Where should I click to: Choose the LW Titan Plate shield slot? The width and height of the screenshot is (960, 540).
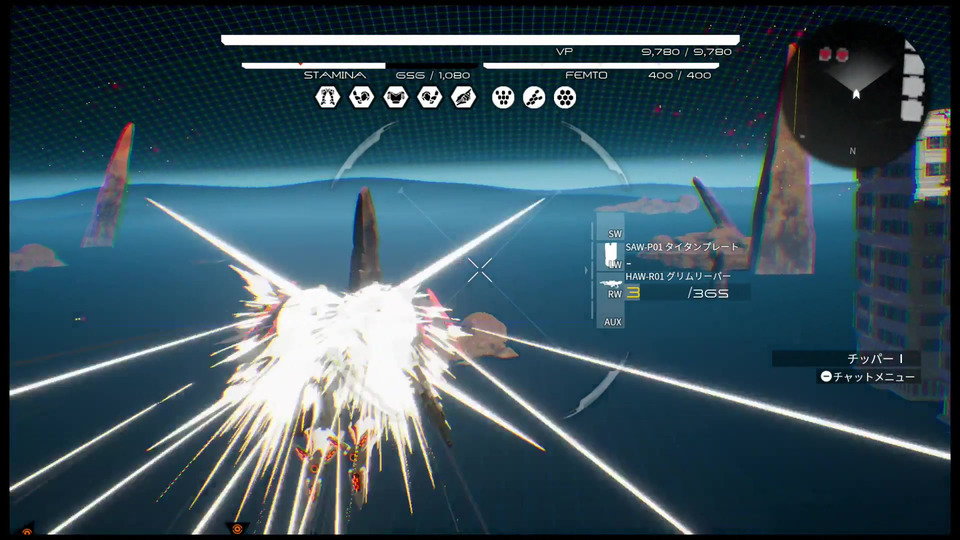[611, 254]
